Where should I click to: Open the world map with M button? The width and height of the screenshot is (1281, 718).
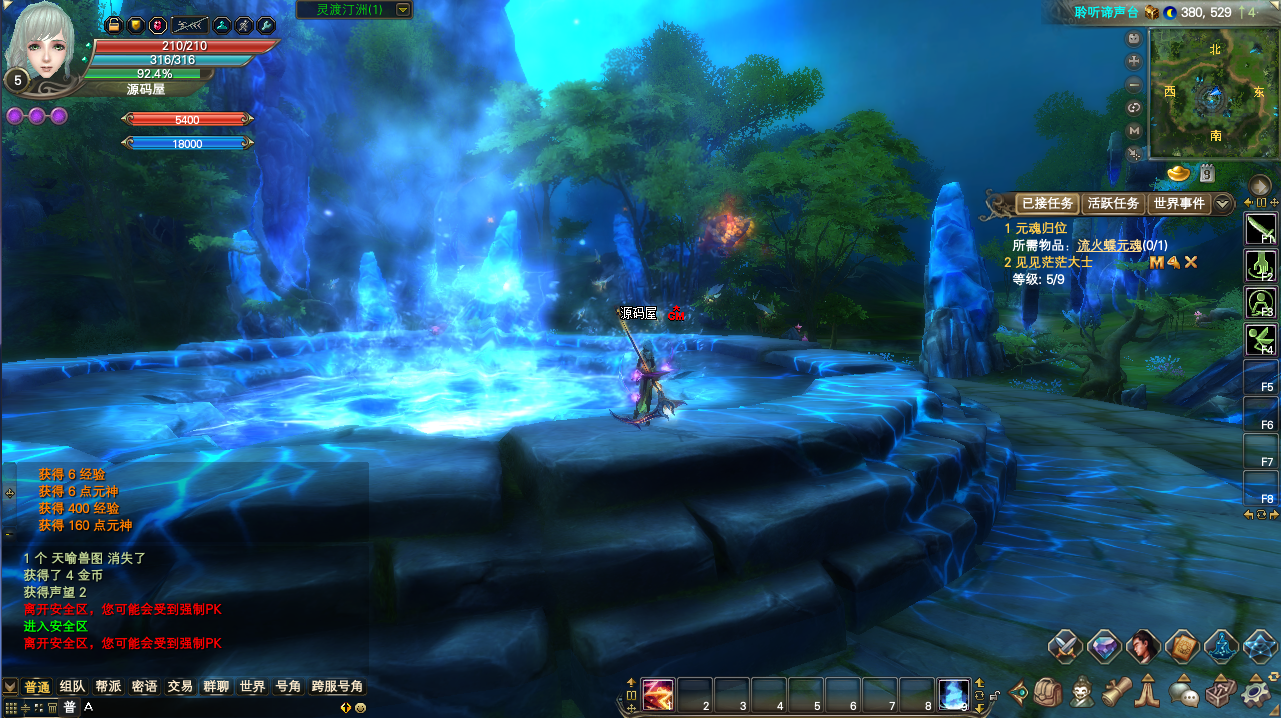[1134, 131]
